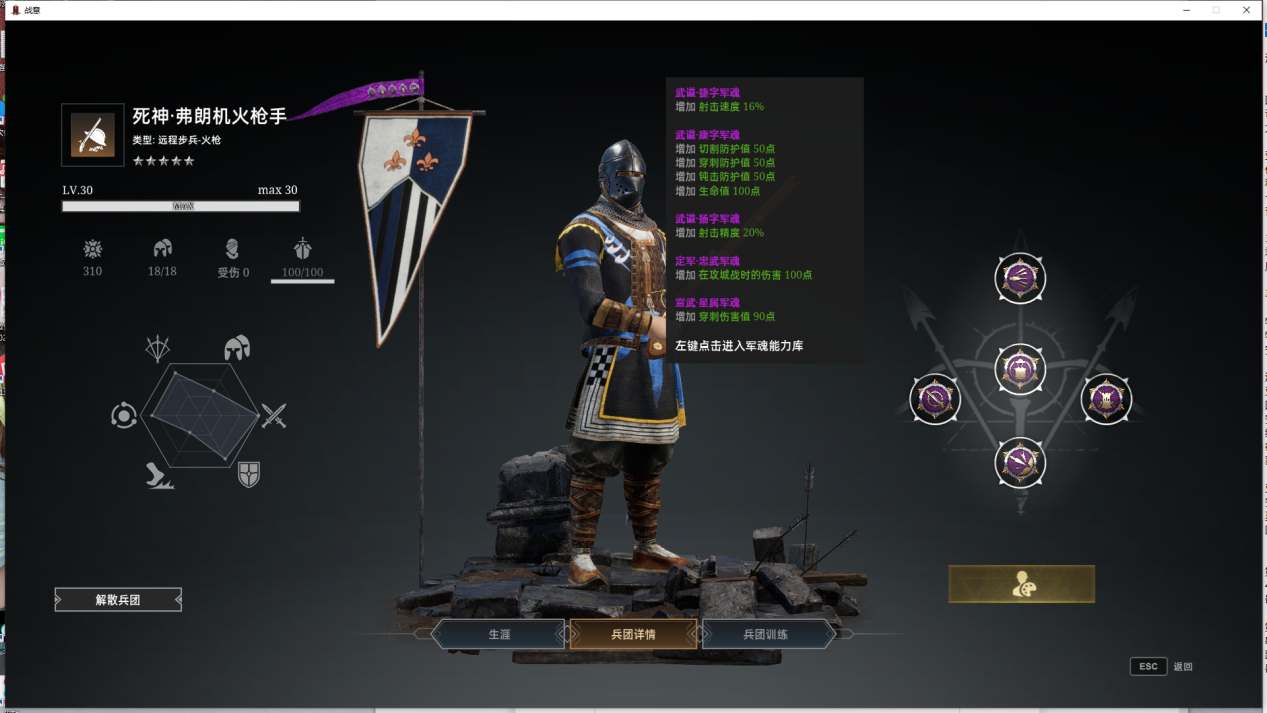Switch to the 生涯 tab

tap(499, 634)
